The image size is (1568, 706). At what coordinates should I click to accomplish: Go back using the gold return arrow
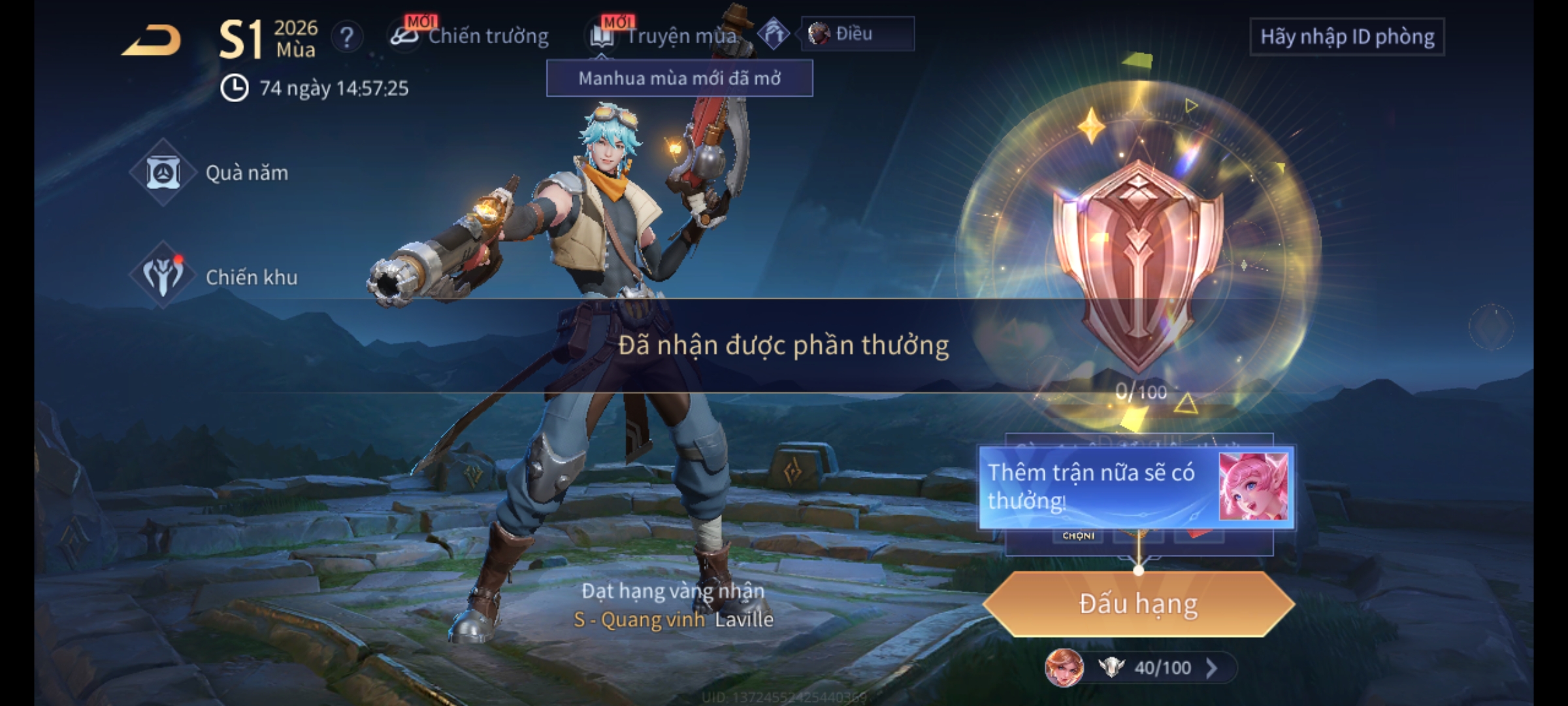coord(152,41)
